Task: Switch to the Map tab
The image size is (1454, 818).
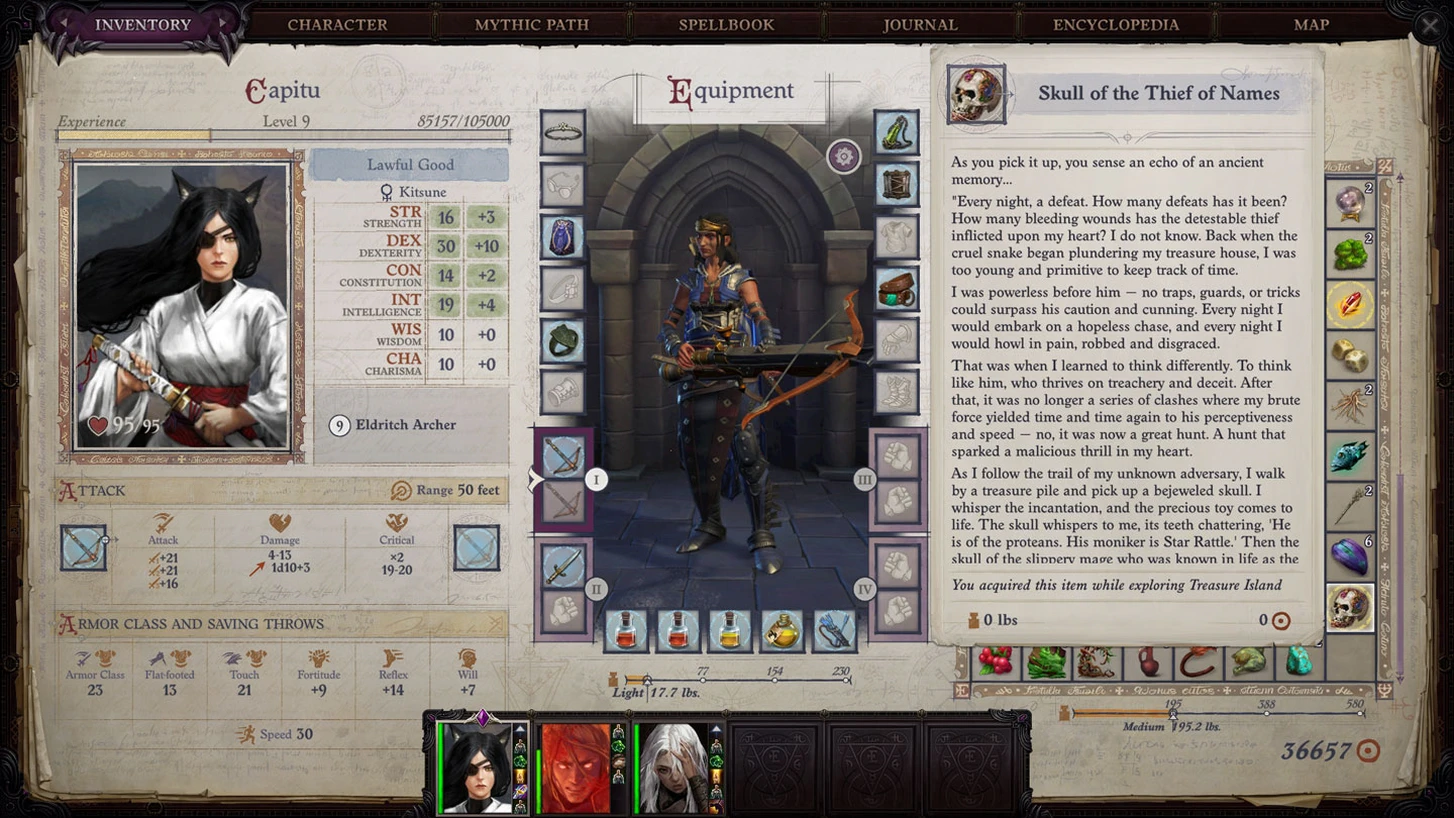Action: (1311, 25)
